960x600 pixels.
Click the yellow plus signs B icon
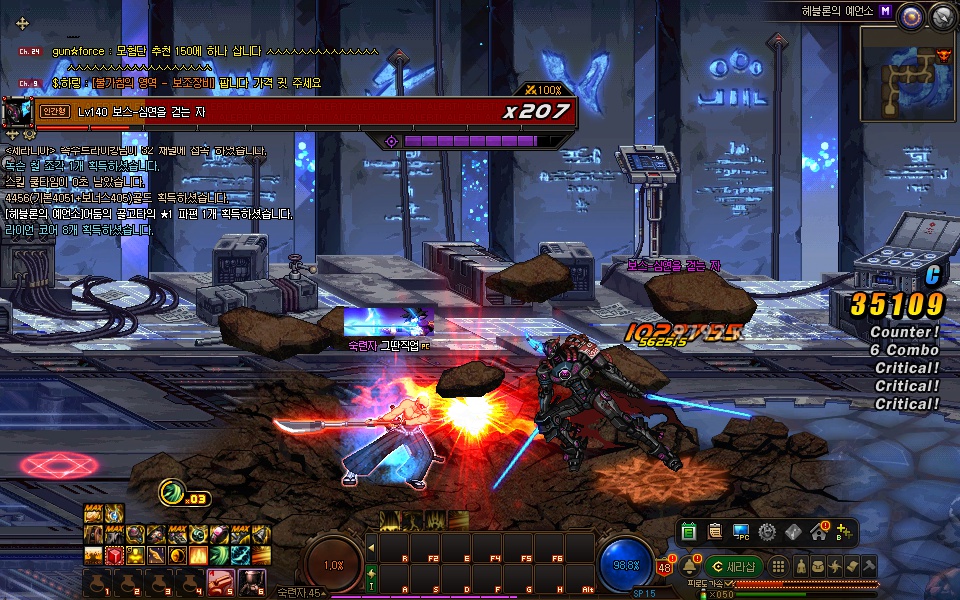click(846, 532)
